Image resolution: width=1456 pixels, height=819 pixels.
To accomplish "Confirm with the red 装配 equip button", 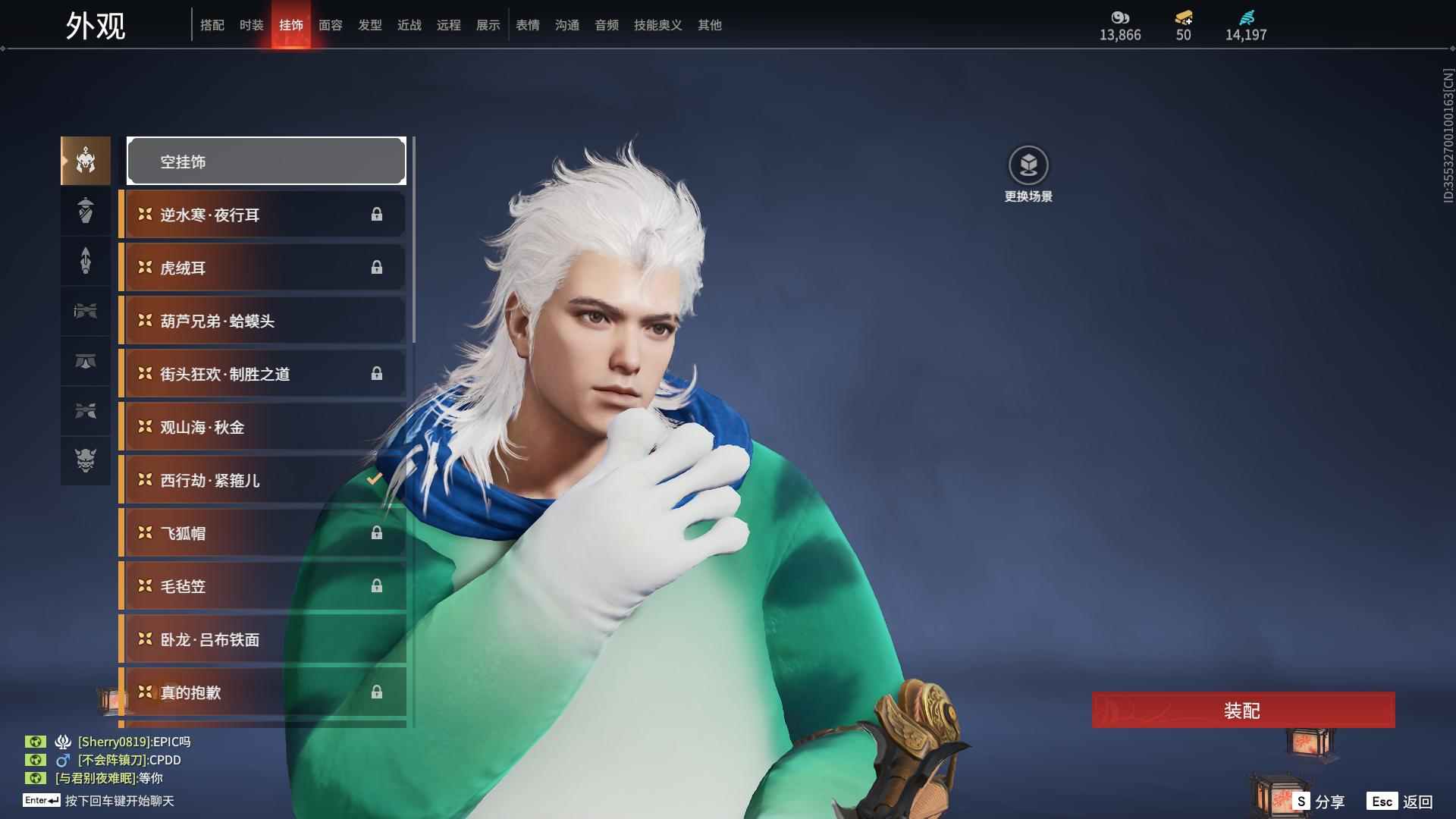I will point(1243,711).
